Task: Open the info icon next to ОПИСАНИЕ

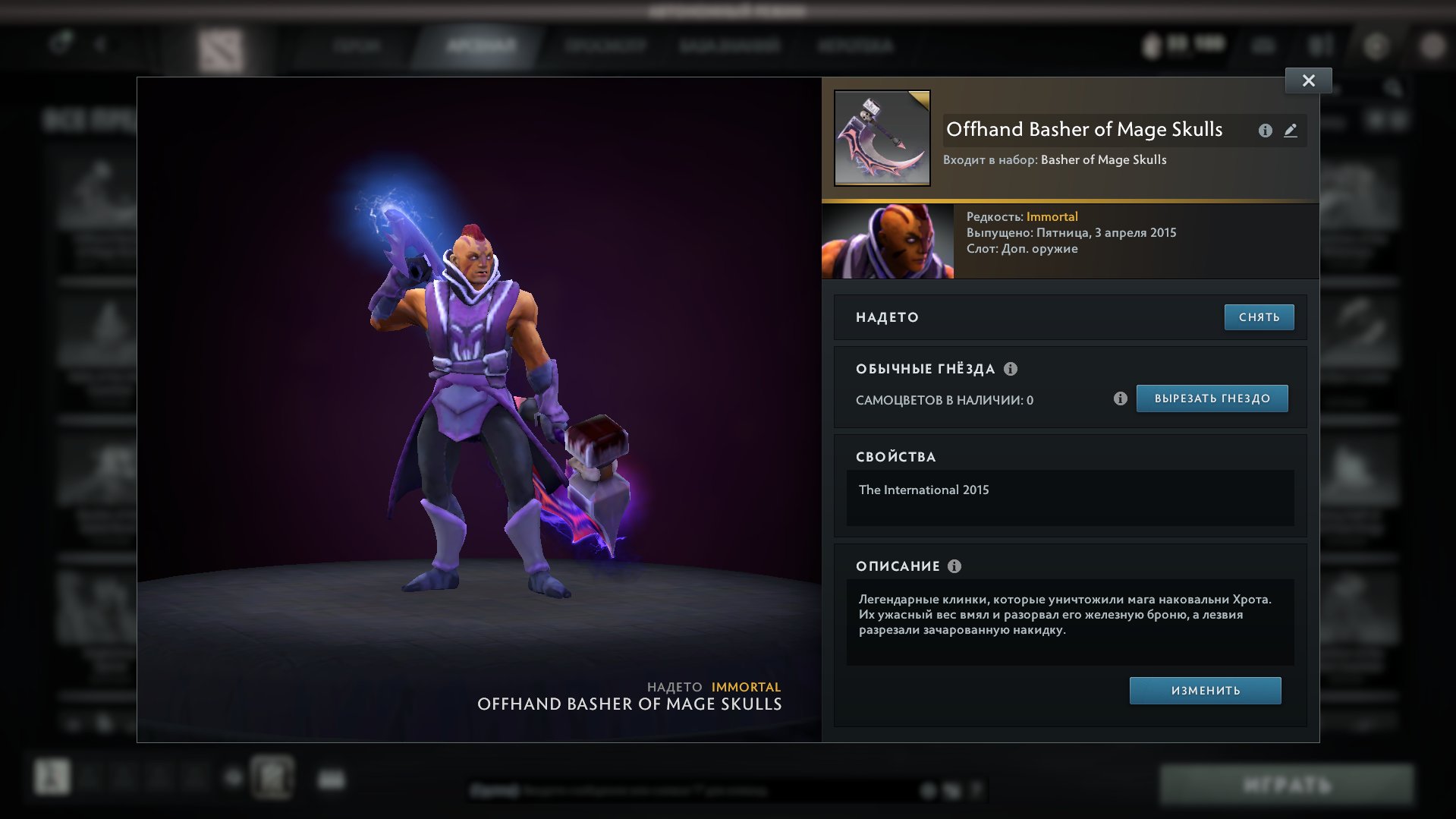Action: 955,566
